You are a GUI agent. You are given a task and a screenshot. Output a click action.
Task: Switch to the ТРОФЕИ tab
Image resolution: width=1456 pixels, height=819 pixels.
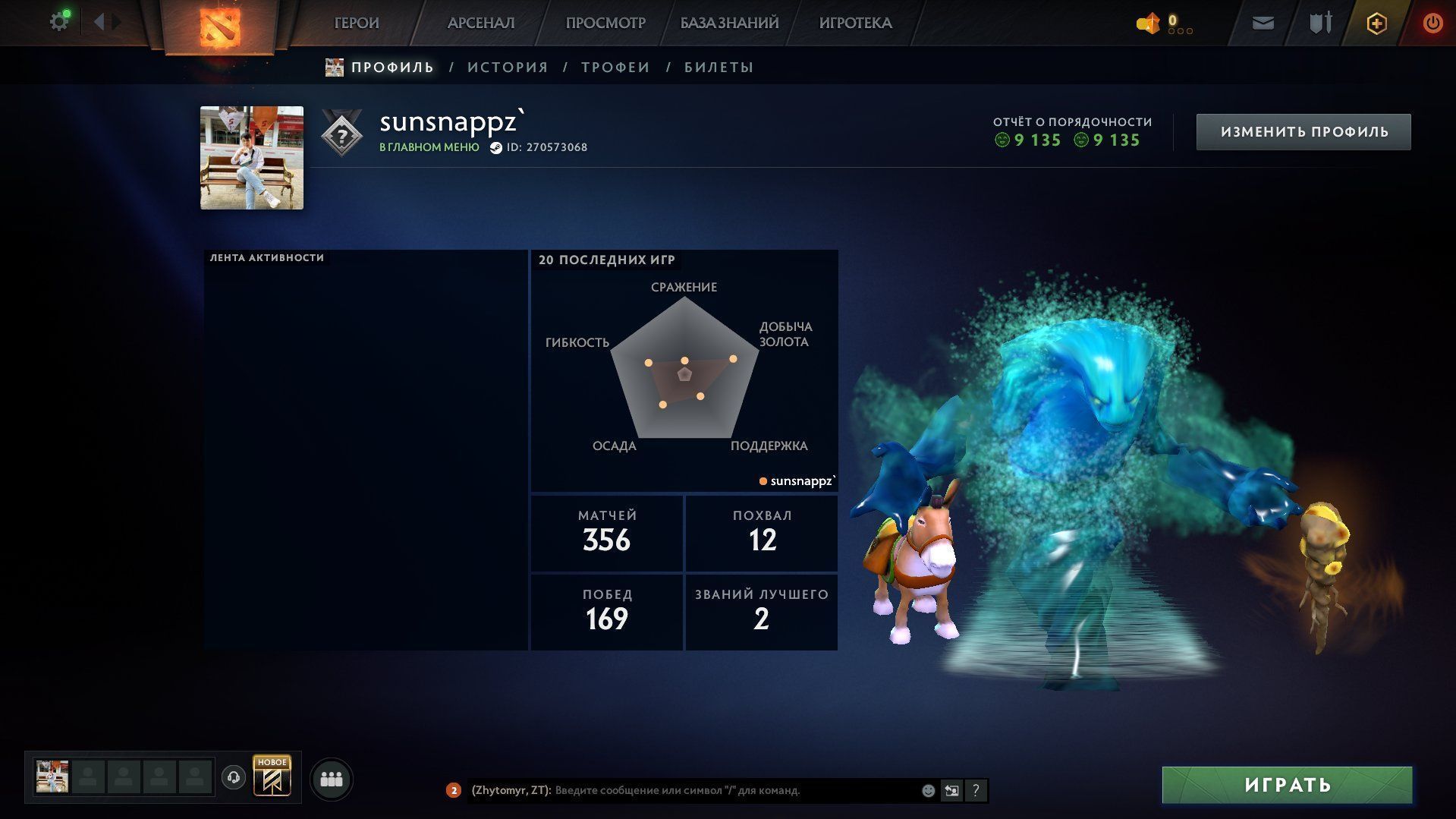click(x=615, y=68)
